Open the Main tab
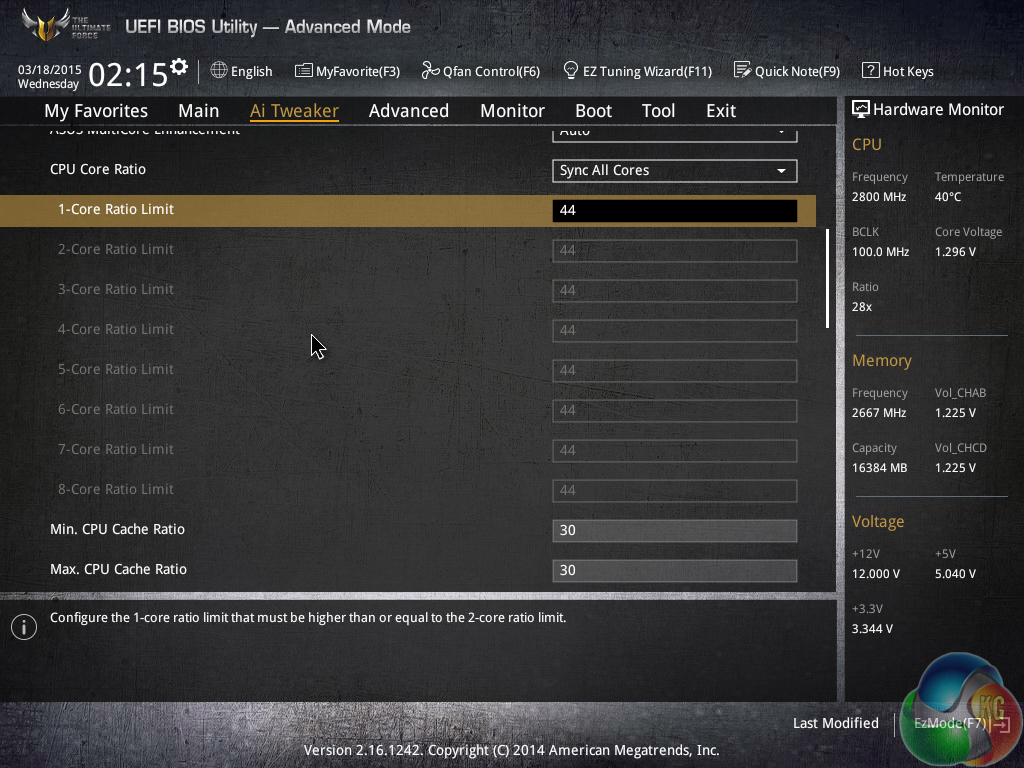Viewport: 1024px width, 768px height. [198, 111]
